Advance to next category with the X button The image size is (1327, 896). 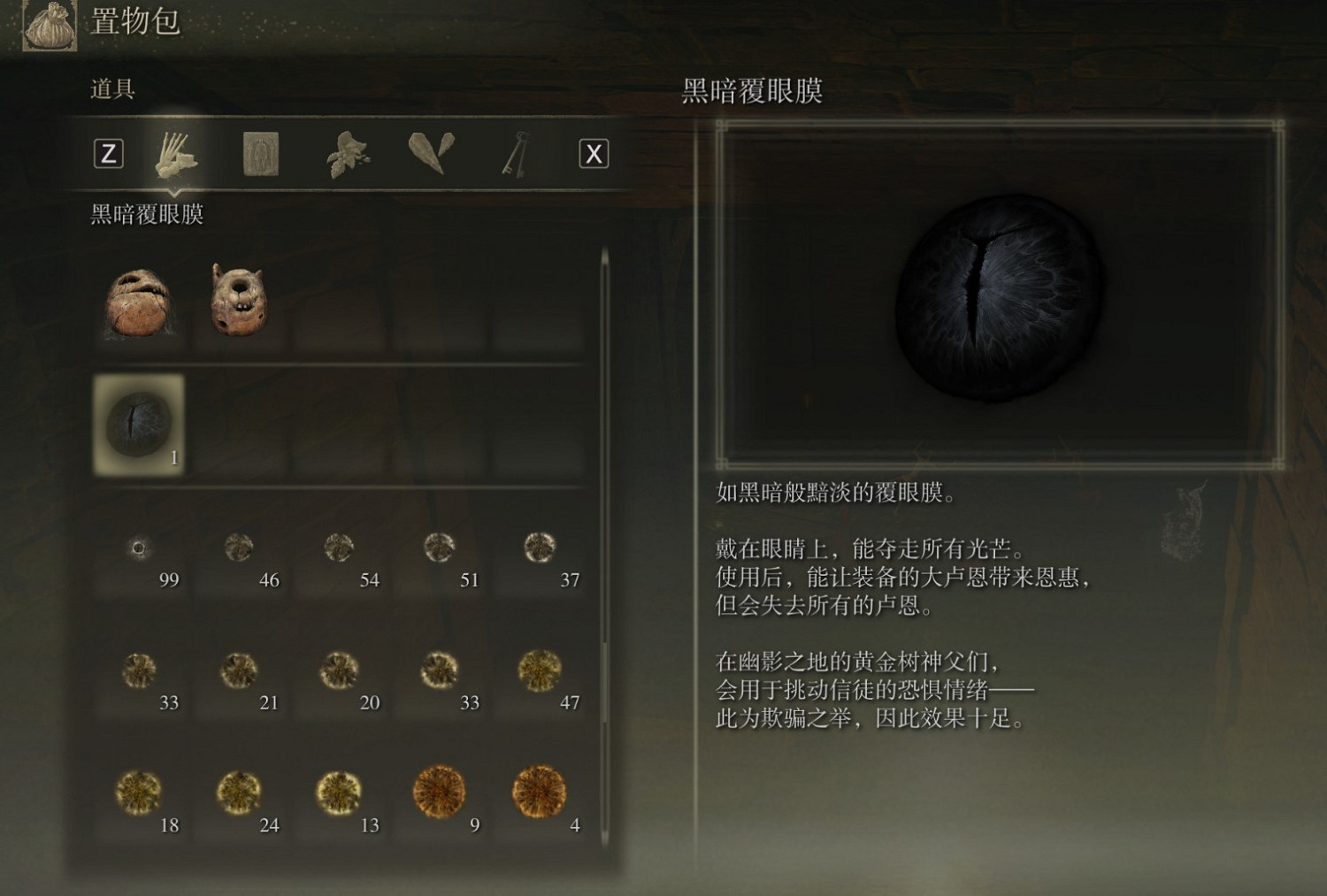point(593,153)
